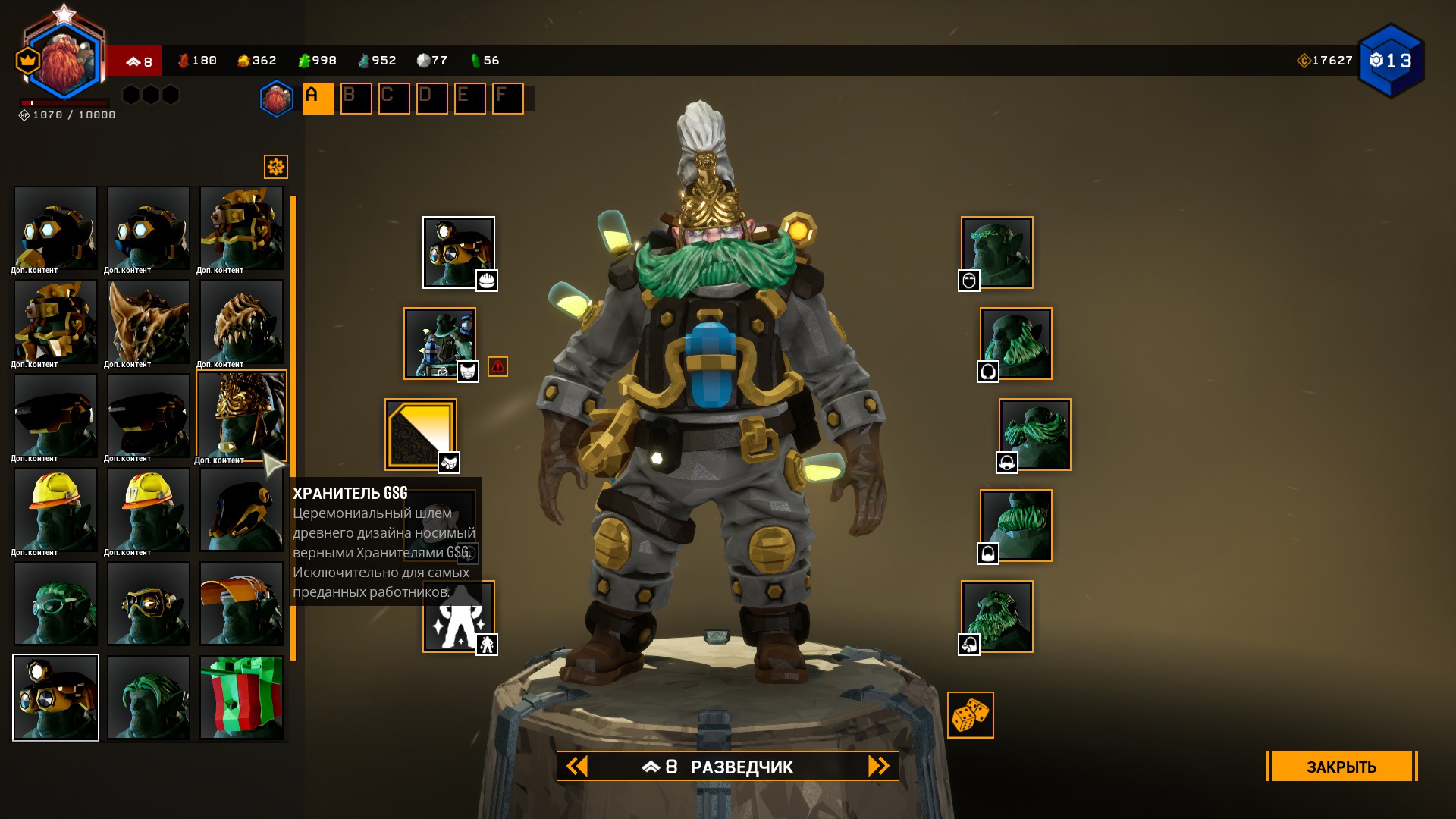Switch to loadout tab B

356,99
